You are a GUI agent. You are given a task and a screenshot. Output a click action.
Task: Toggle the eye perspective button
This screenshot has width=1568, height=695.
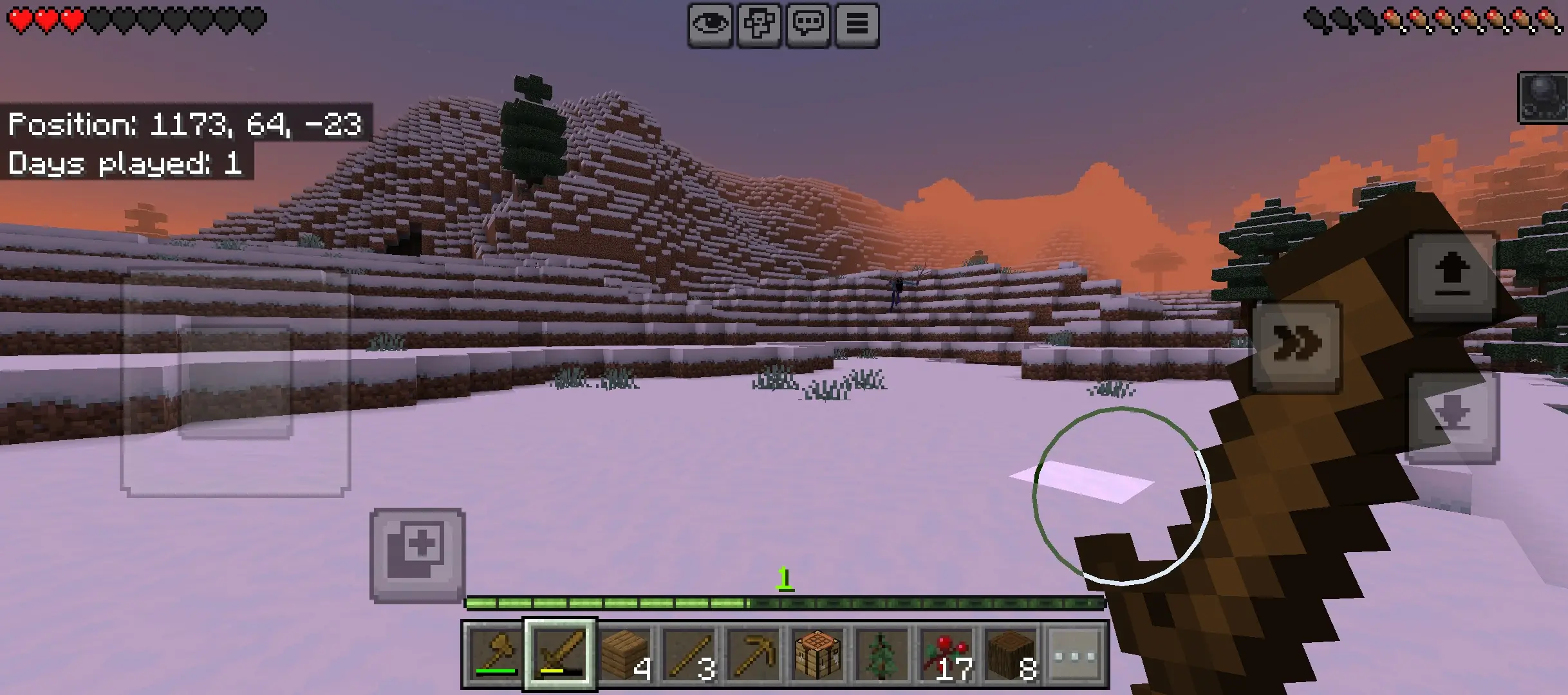(710, 25)
